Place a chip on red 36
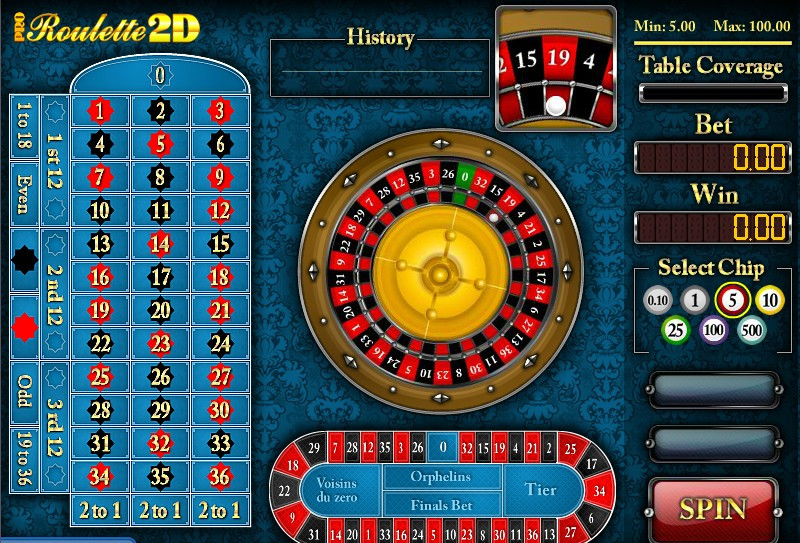Screen dimensions: 800x543 coord(219,475)
